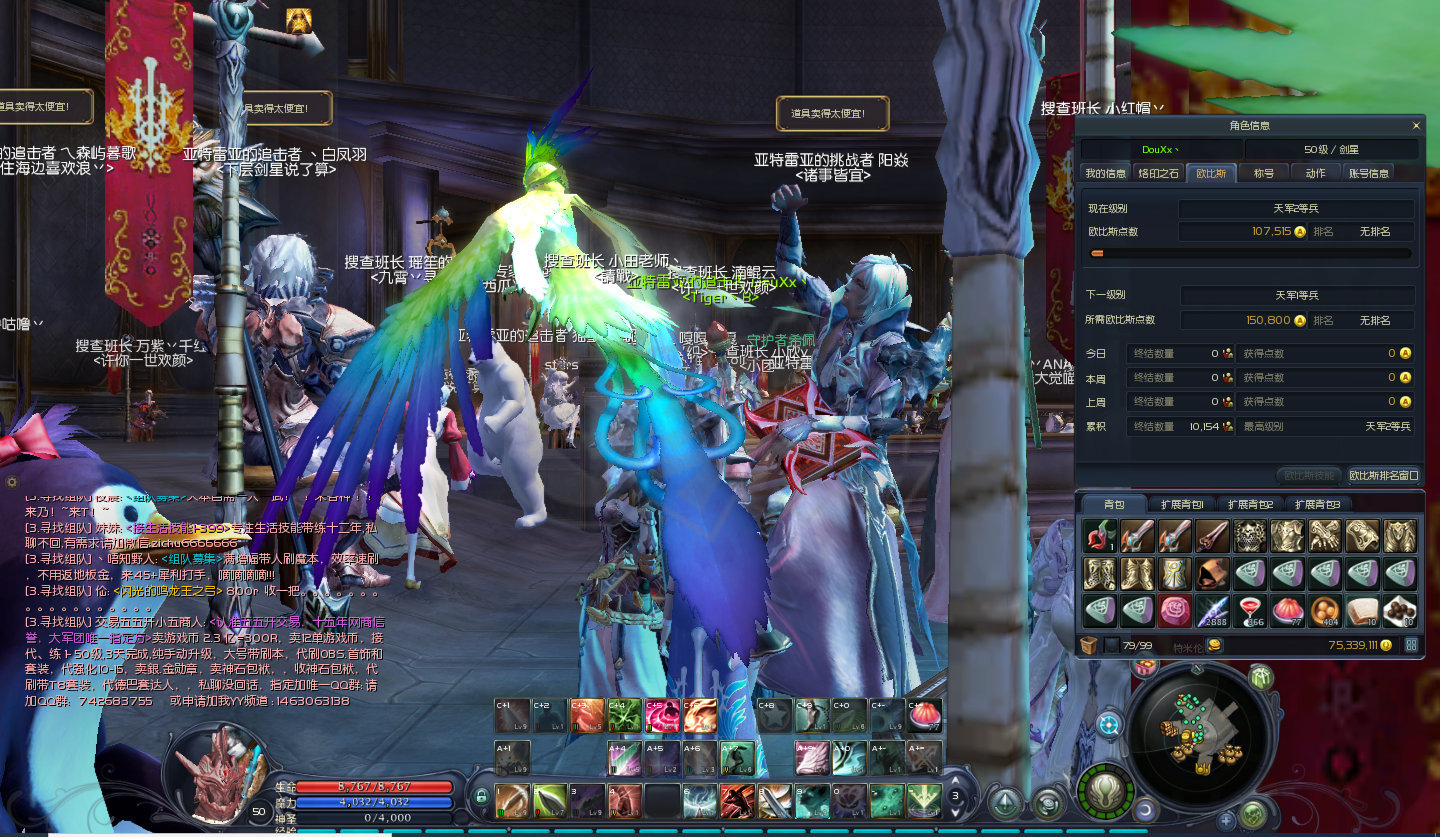Switch to the 扩展背包1 bag tab
The height and width of the screenshot is (837, 1440).
(x=1182, y=504)
